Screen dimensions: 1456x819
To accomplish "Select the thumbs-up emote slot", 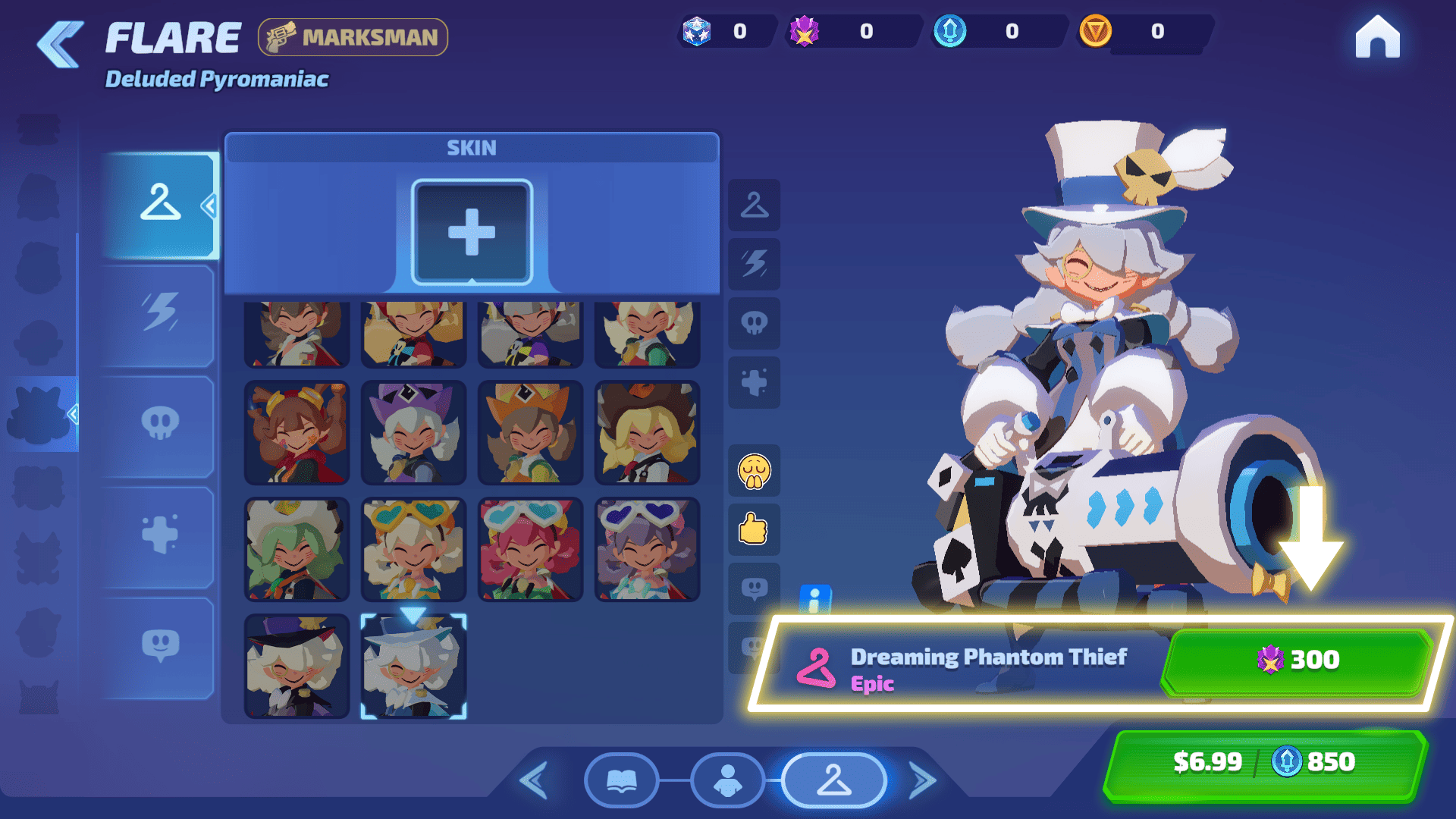I will (x=754, y=529).
